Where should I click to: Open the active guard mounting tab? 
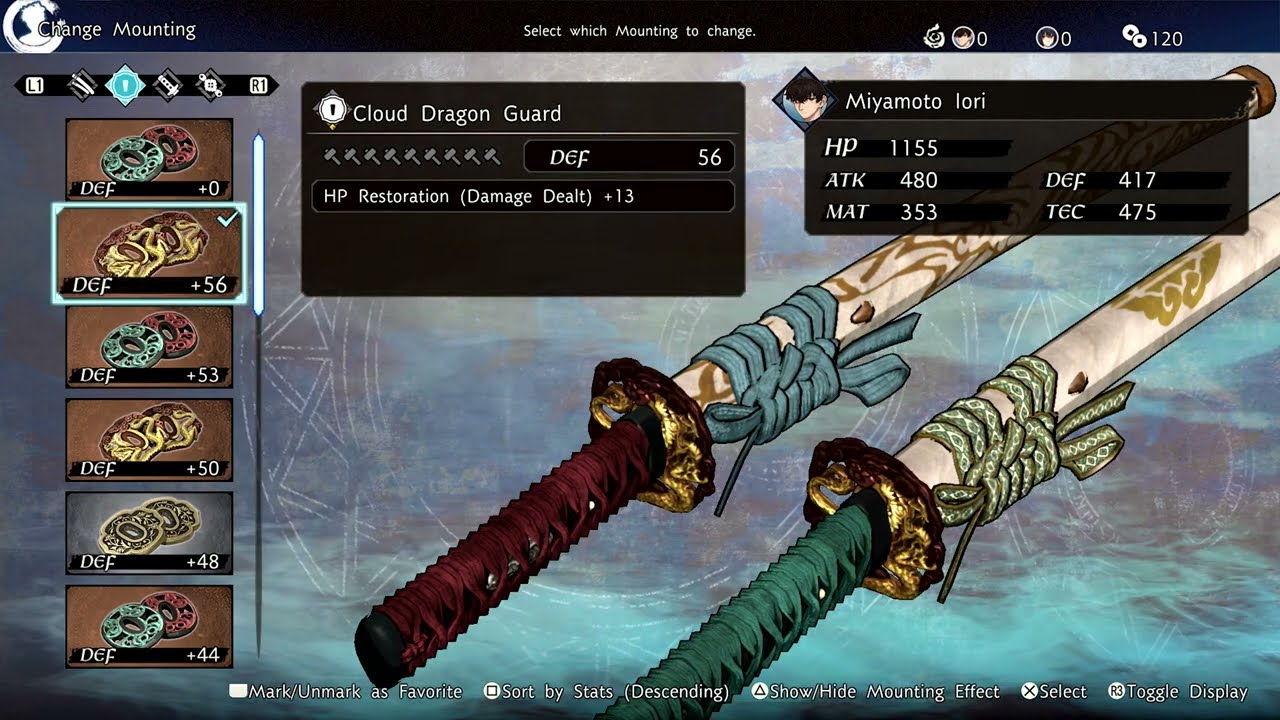tap(125, 85)
